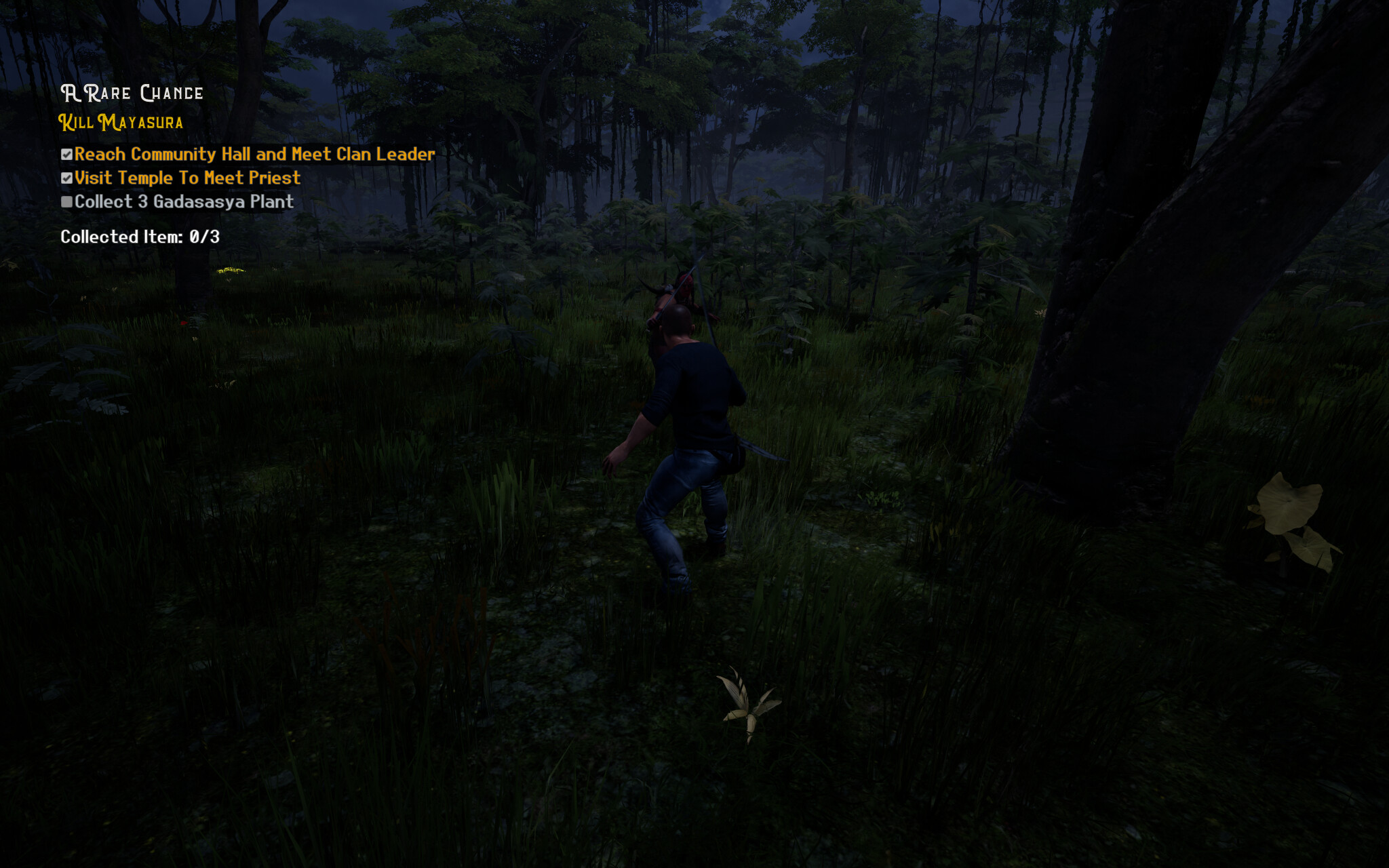Click the Collect 3 Gadasasya Plant objective entry

point(183,201)
